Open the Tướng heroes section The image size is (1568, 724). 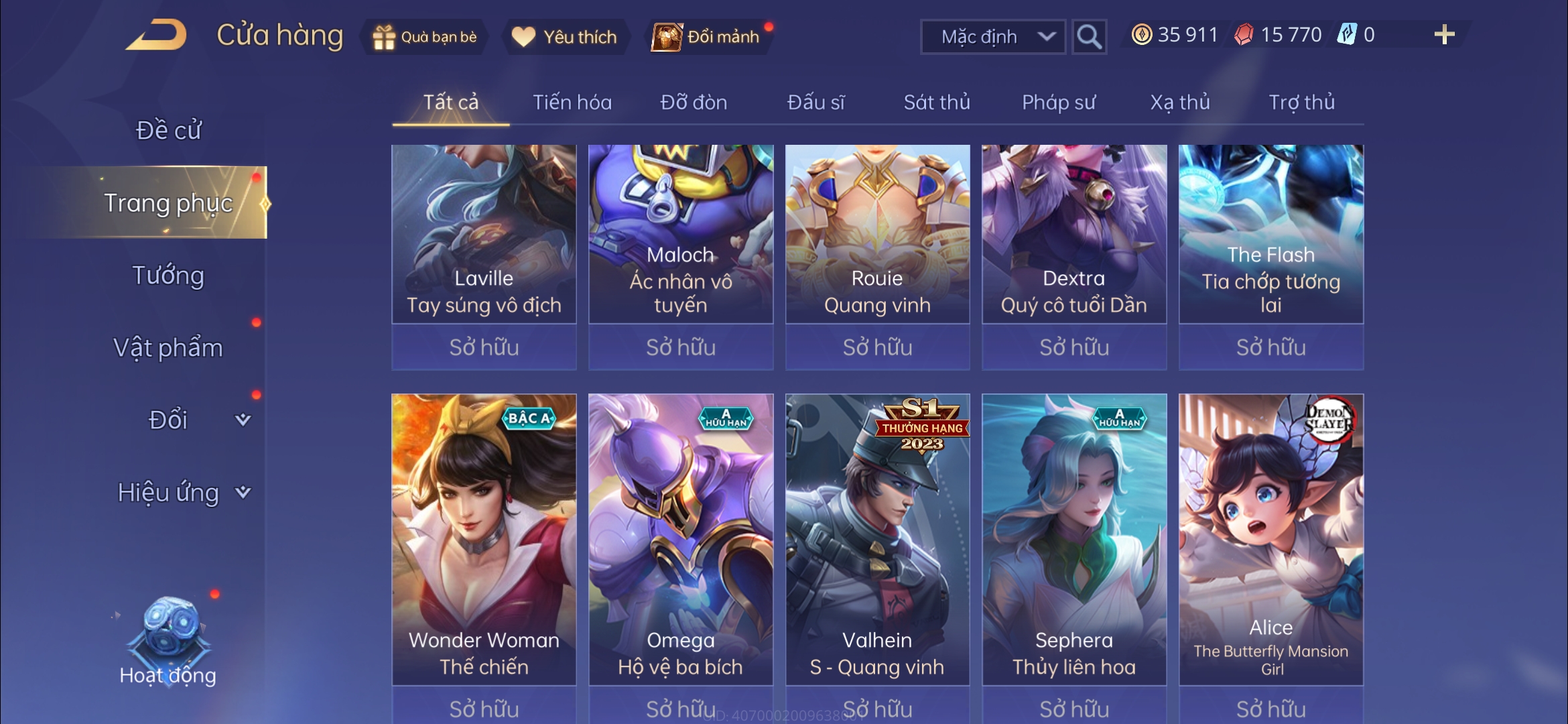(168, 276)
